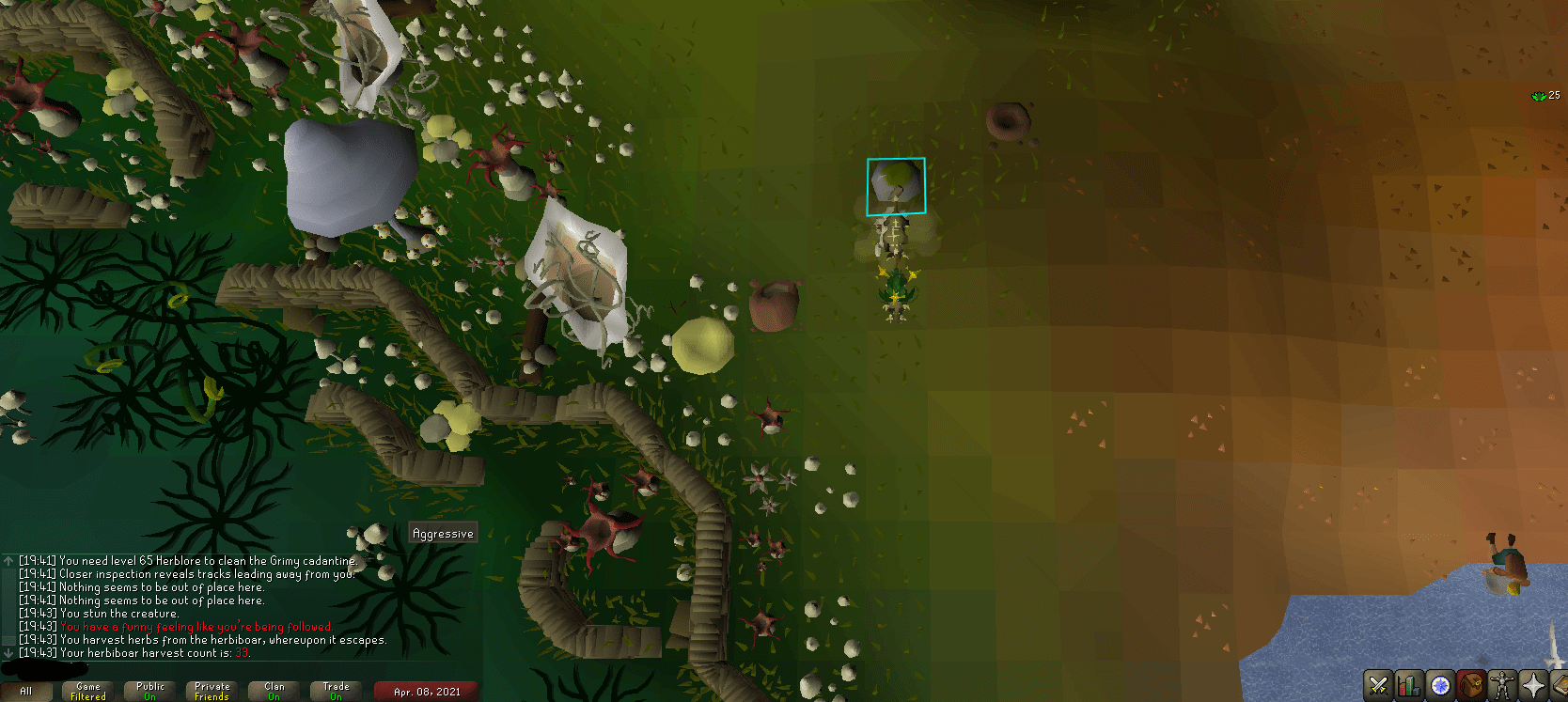Select the Game Filtered chat tab

click(86, 691)
